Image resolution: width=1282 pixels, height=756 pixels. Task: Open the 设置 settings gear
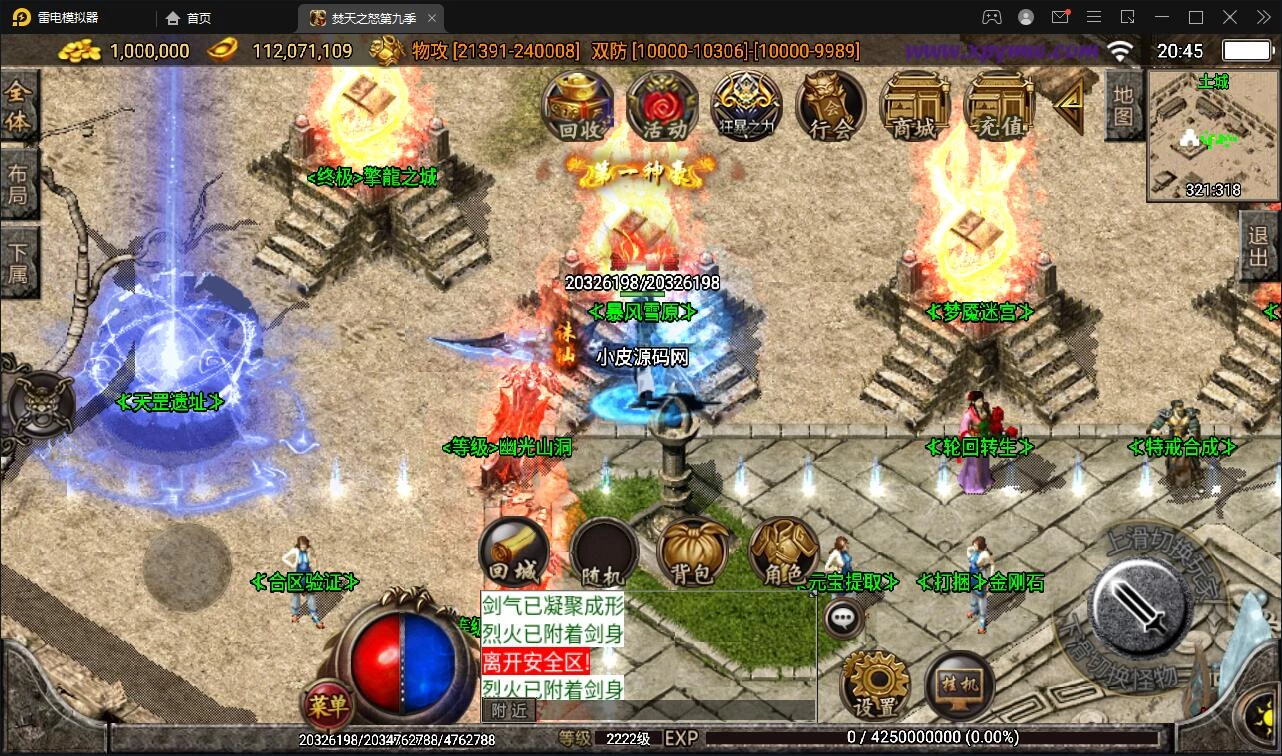[x=874, y=685]
